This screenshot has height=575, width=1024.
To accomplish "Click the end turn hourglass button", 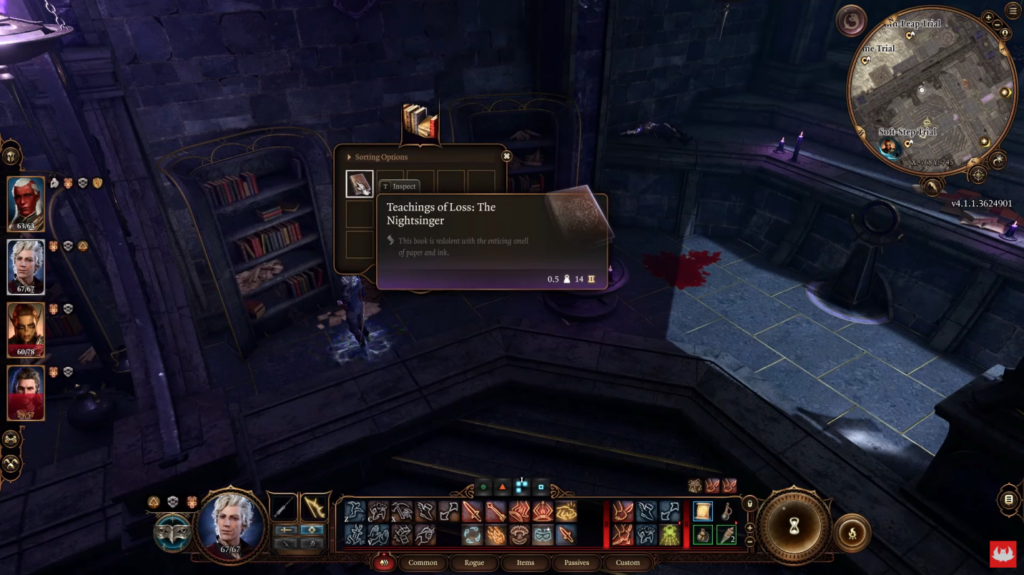I will pos(794,523).
